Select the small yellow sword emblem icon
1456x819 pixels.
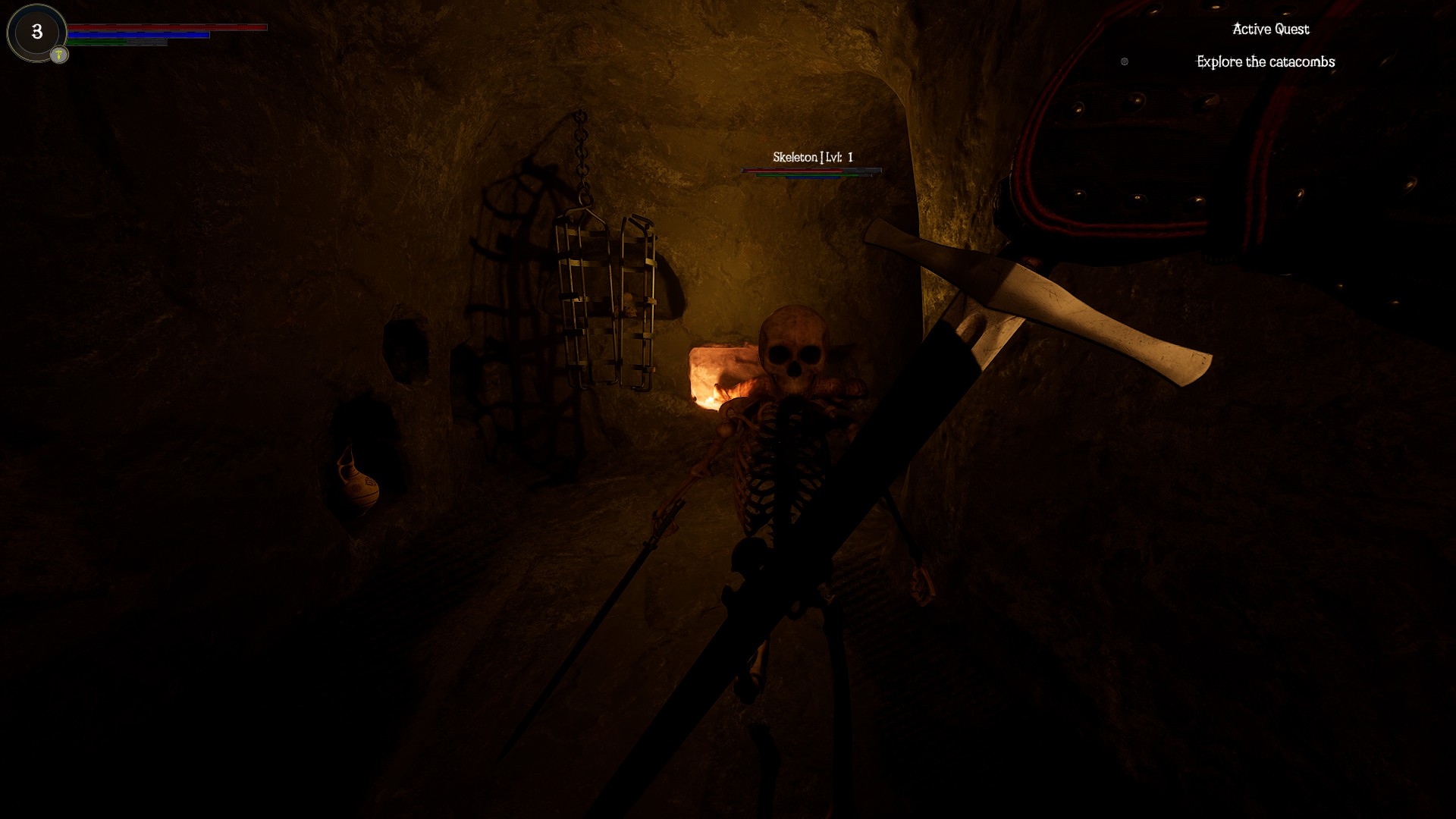point(59,55)
